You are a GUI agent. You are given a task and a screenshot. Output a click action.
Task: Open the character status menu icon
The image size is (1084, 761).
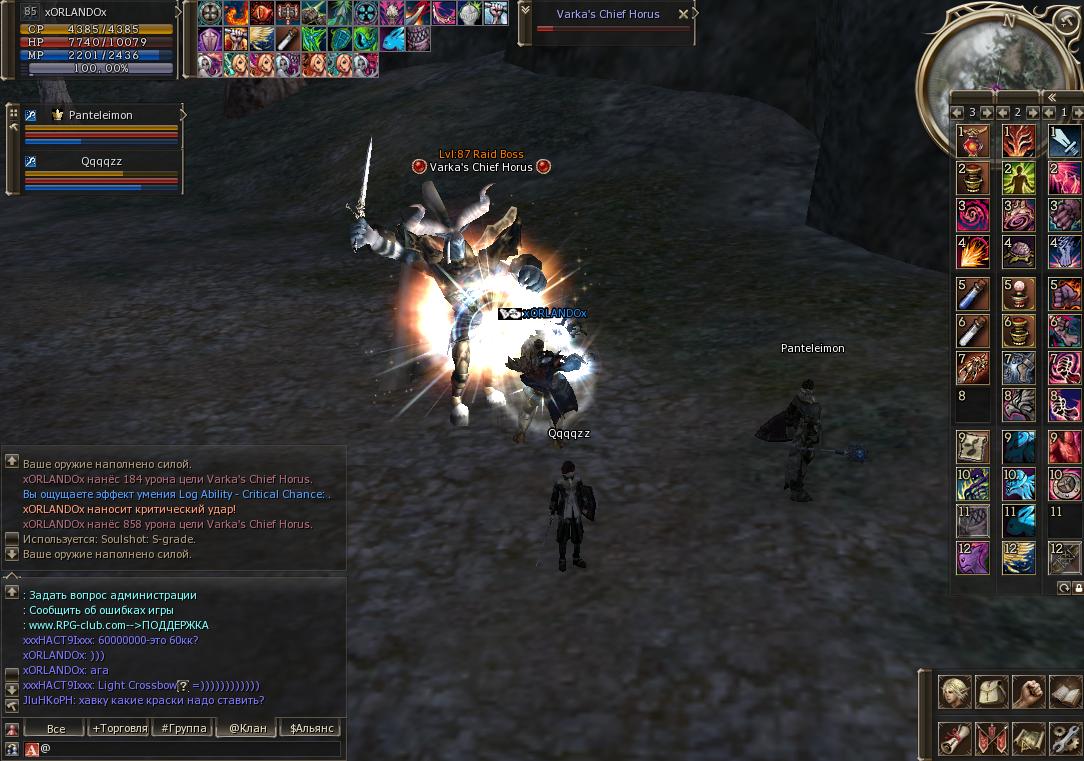(955, 692)
